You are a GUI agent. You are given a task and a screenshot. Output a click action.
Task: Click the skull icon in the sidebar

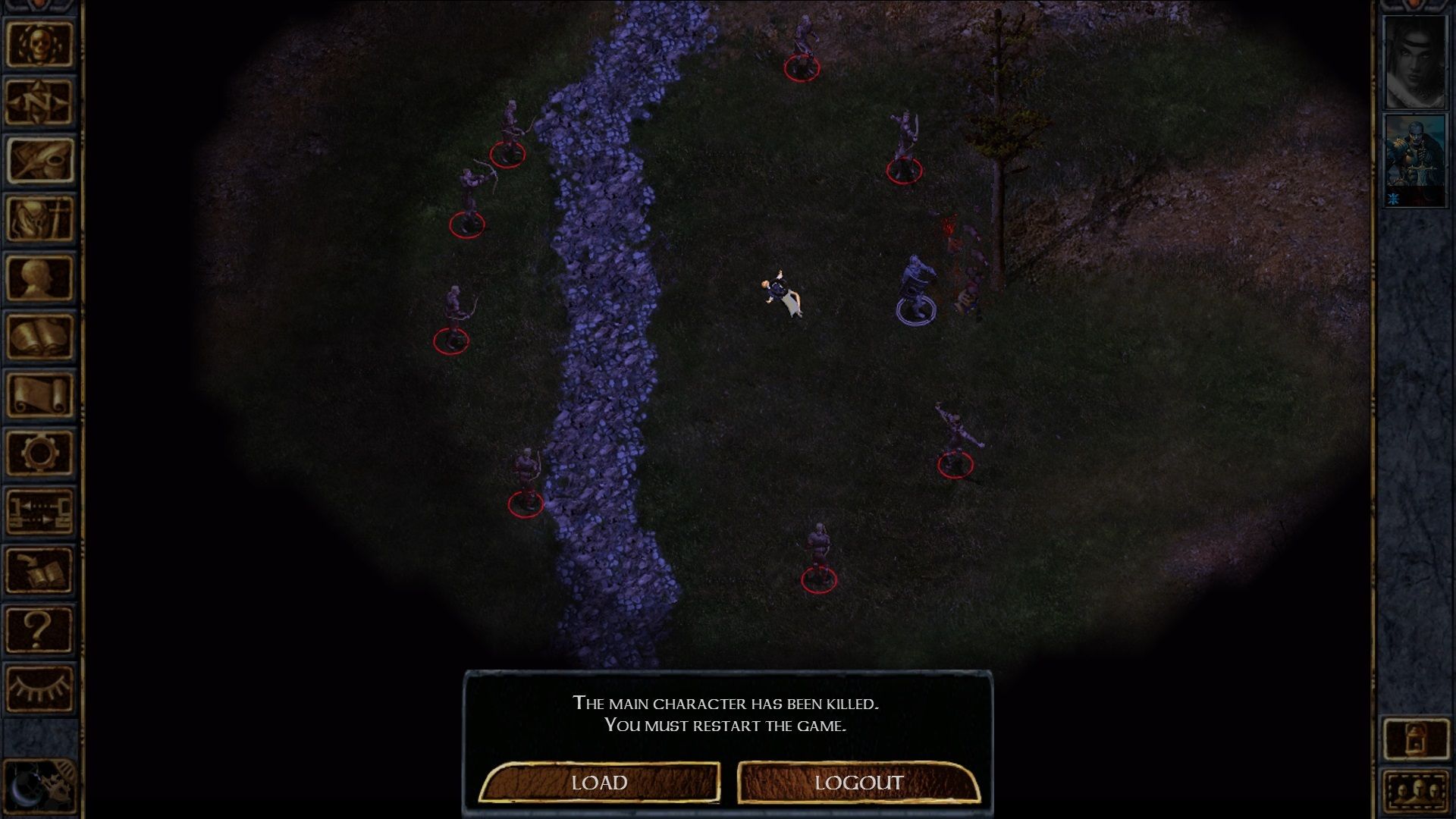[x=39, y=43]
